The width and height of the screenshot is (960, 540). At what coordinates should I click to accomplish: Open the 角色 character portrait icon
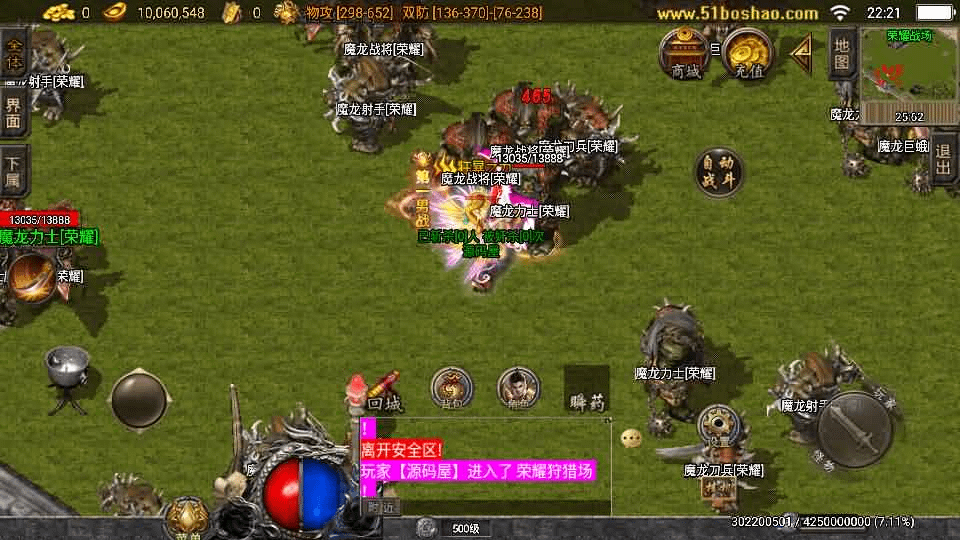coord(518,388)
